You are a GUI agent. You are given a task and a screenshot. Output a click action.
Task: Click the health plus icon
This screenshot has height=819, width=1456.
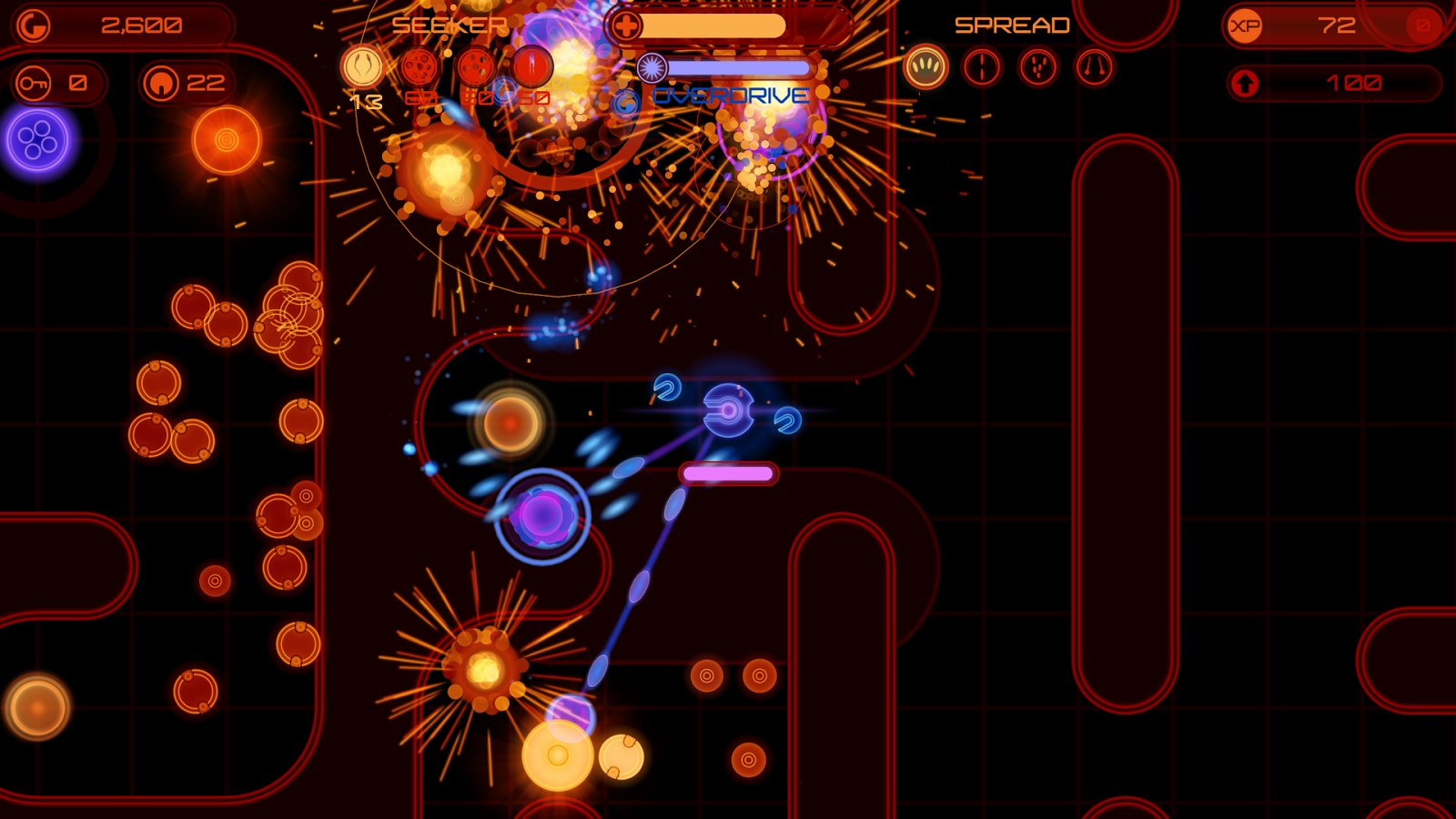(627, 25)
